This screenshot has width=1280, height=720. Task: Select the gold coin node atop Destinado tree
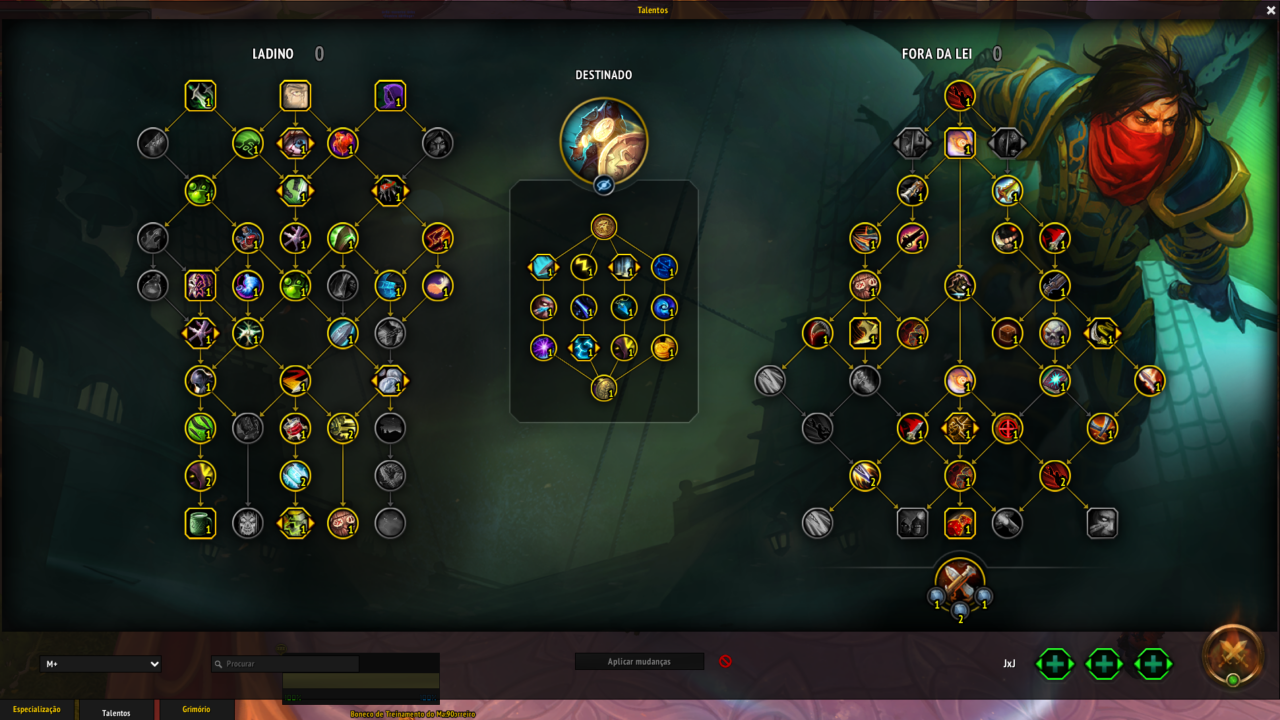(604, 227)
